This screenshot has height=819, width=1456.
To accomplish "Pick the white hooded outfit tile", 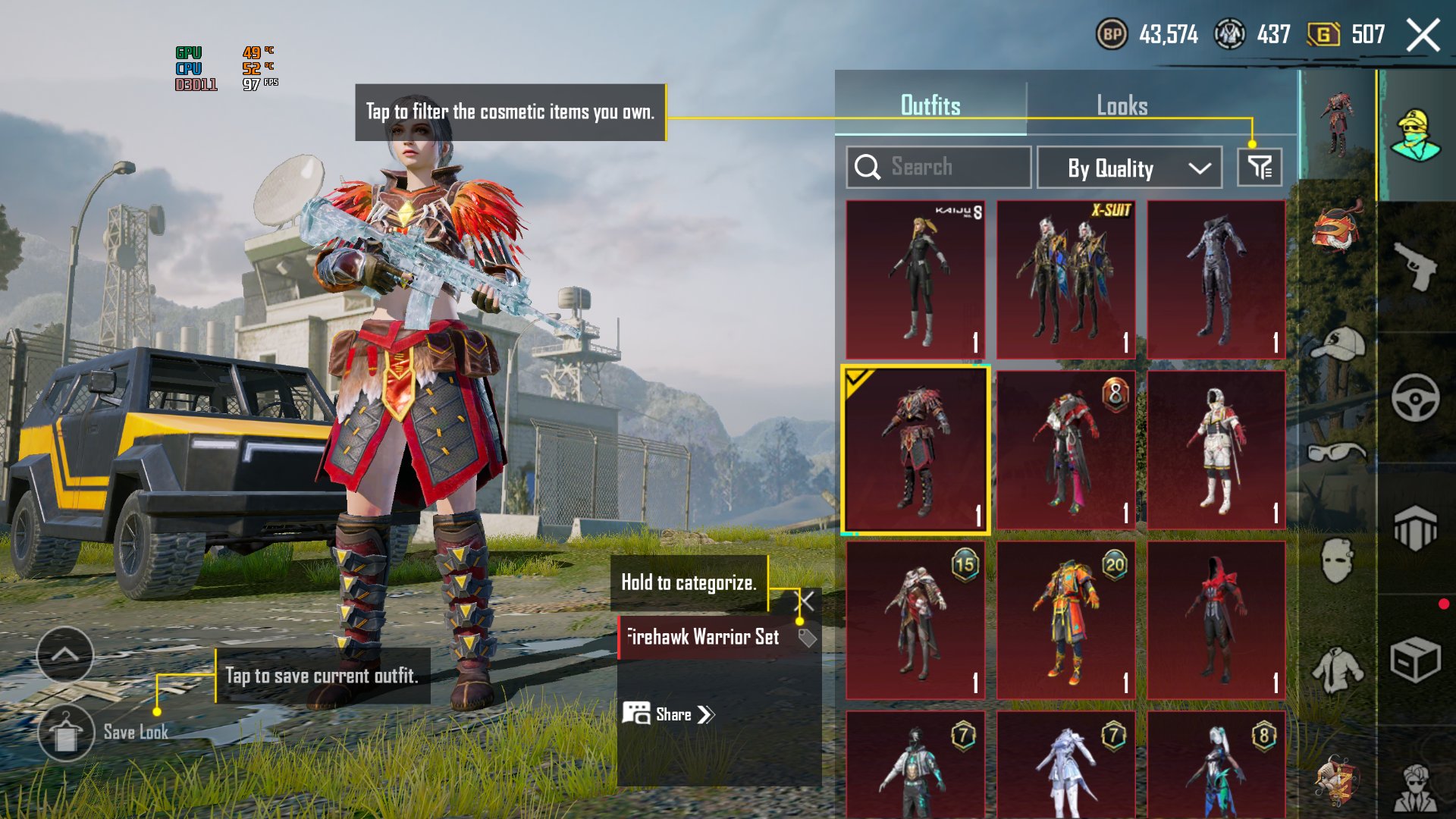I will pyautogui.click(x=1216, y=450).
